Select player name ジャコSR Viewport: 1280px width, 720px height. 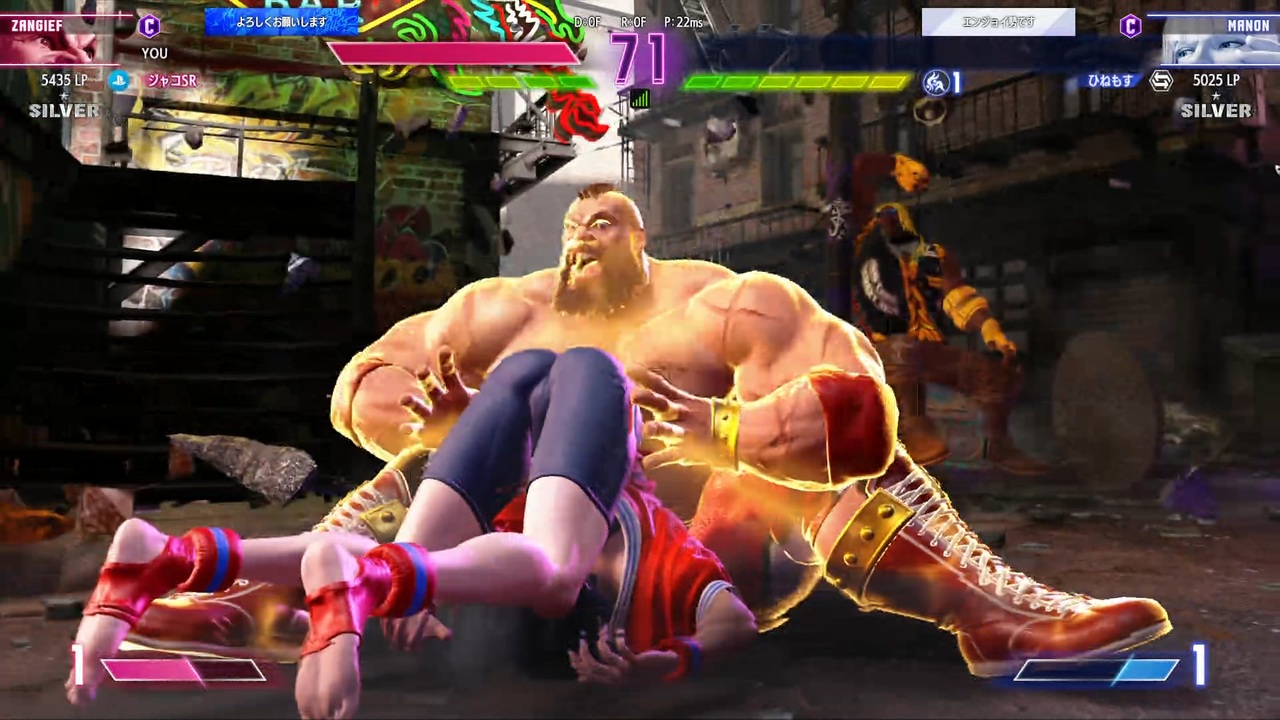172,81
